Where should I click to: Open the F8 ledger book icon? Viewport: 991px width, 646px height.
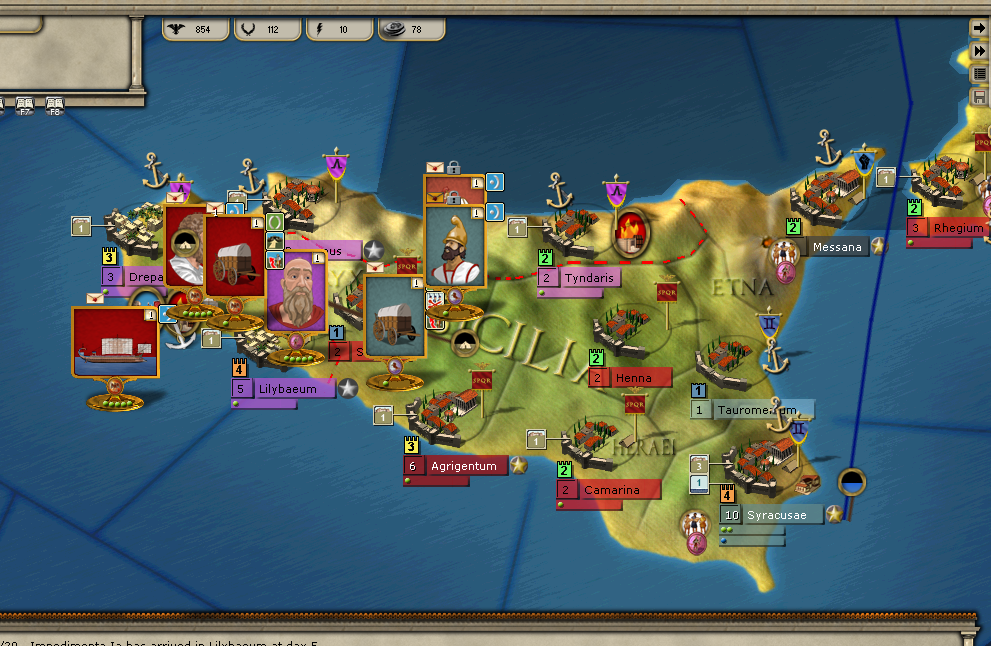[54, 104]
